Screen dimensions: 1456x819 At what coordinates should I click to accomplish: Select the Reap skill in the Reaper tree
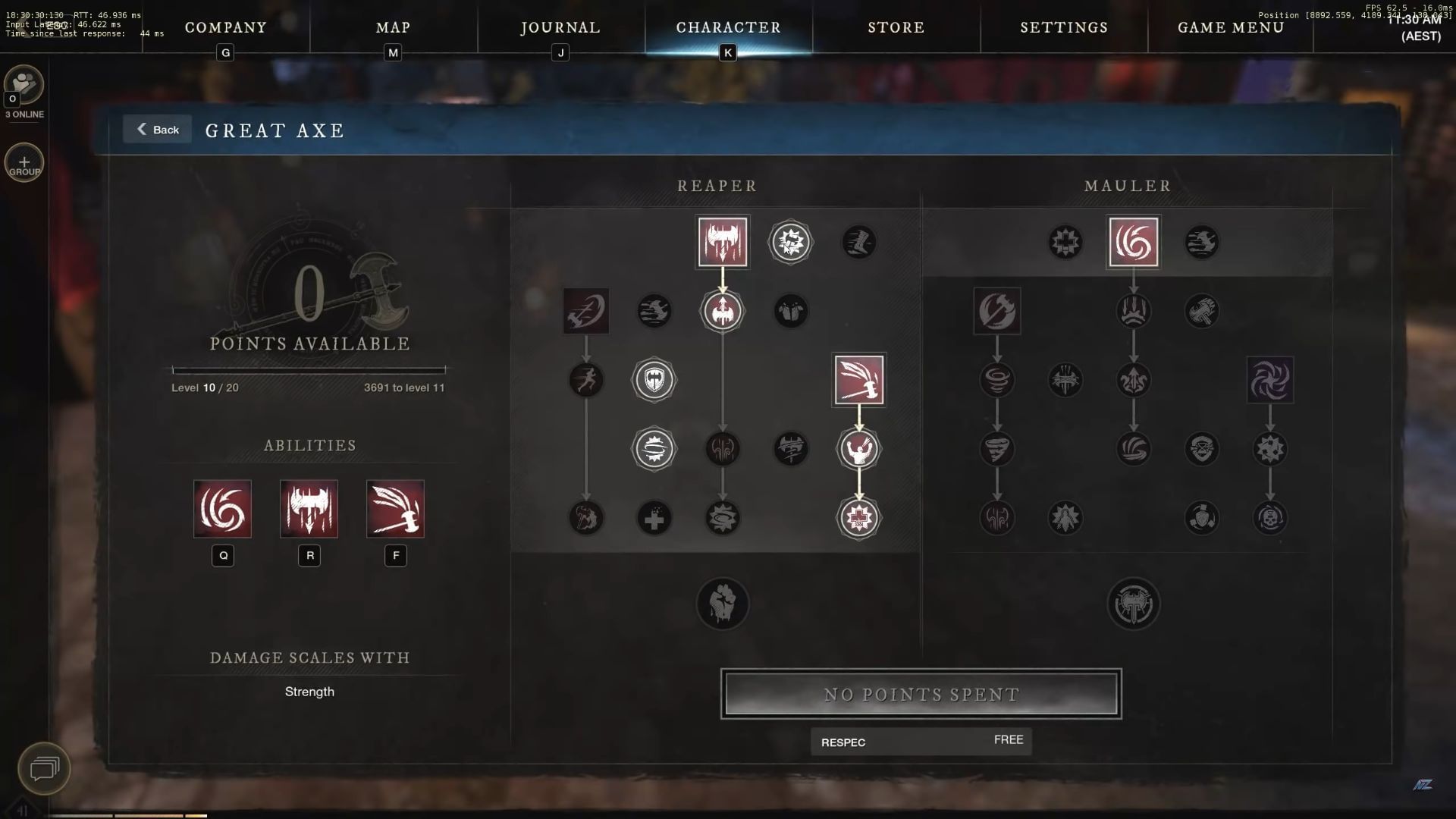pos(860,380)
